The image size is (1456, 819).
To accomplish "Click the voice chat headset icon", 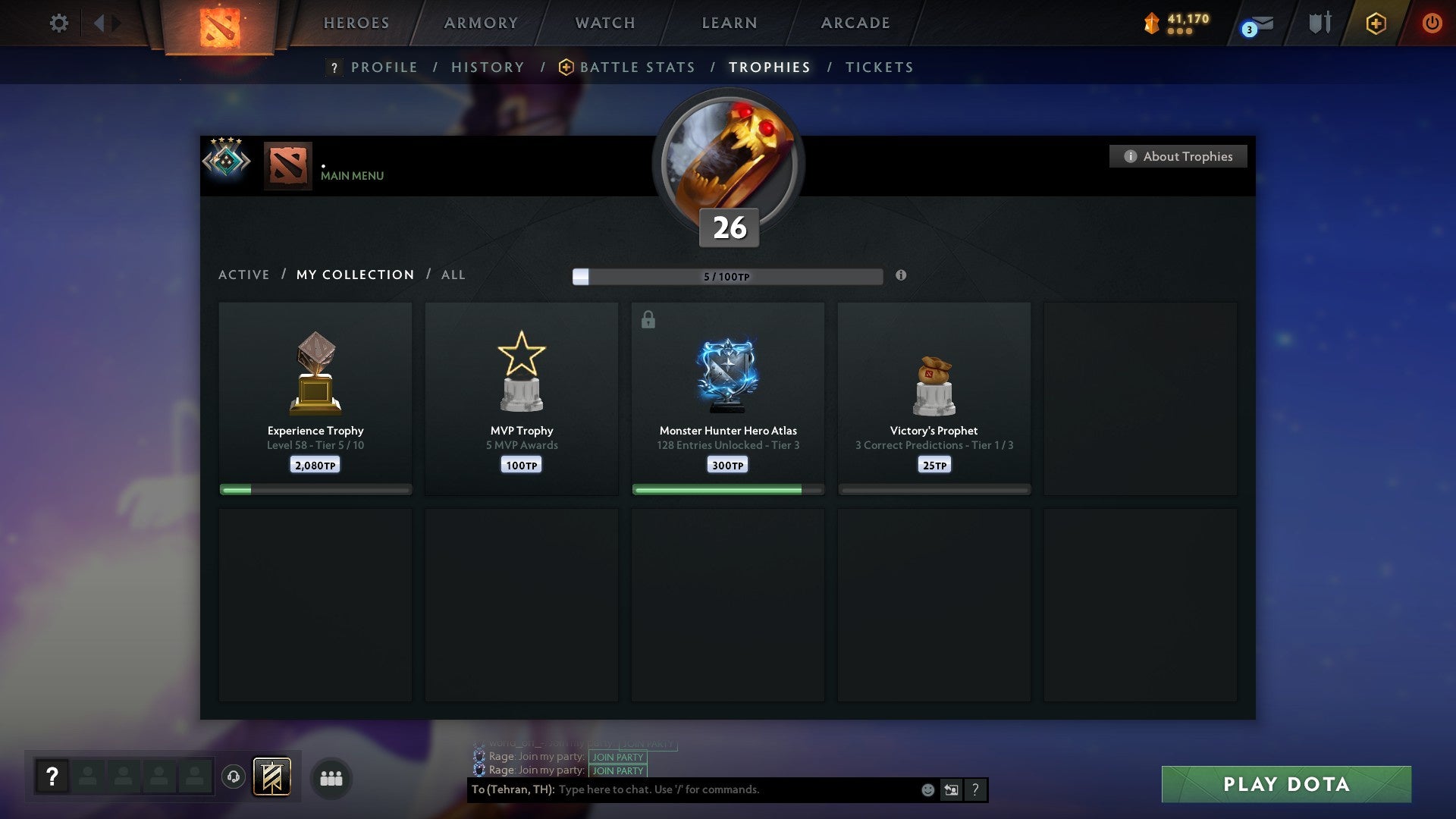I will 232,776.
